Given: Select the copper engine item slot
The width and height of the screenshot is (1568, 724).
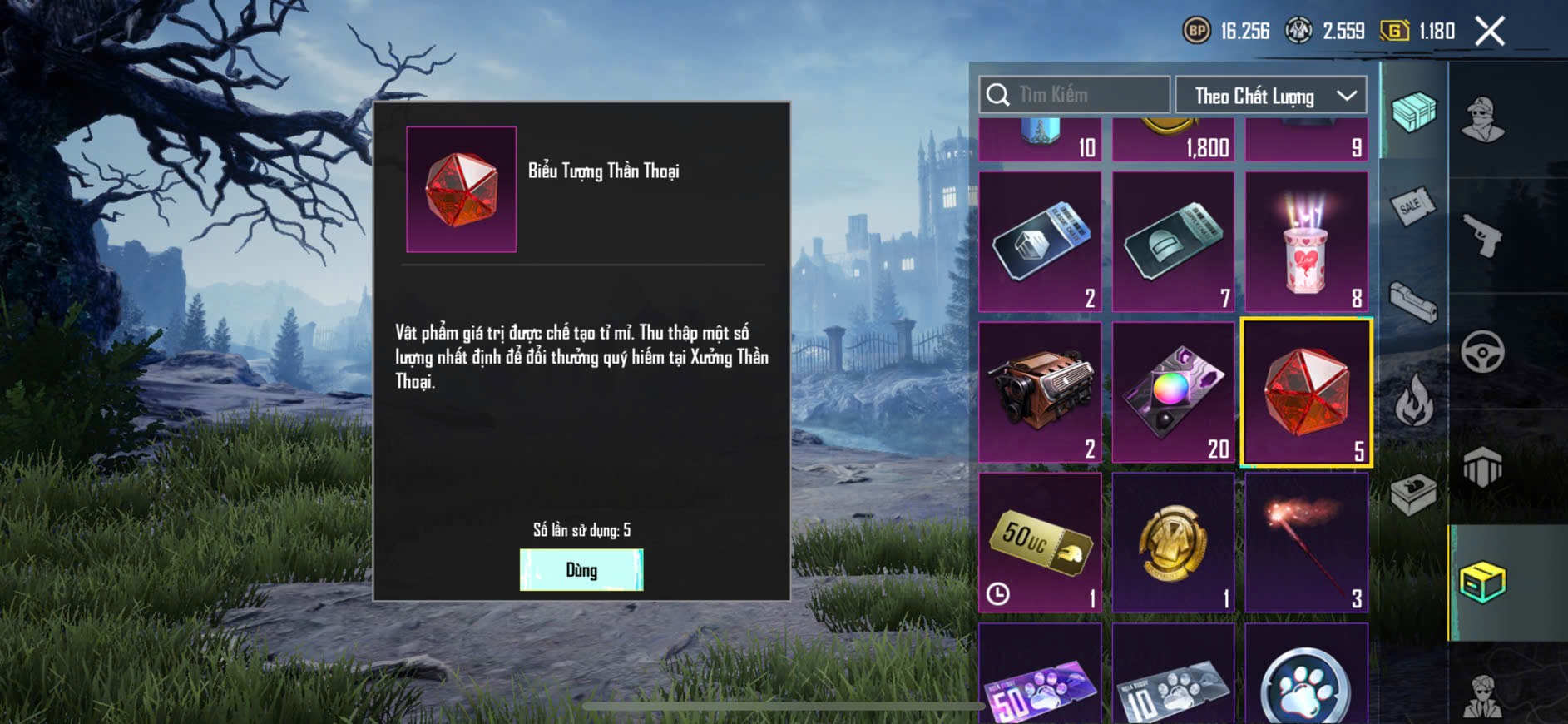Looking at the screenshot, I should coord(1040,392).
